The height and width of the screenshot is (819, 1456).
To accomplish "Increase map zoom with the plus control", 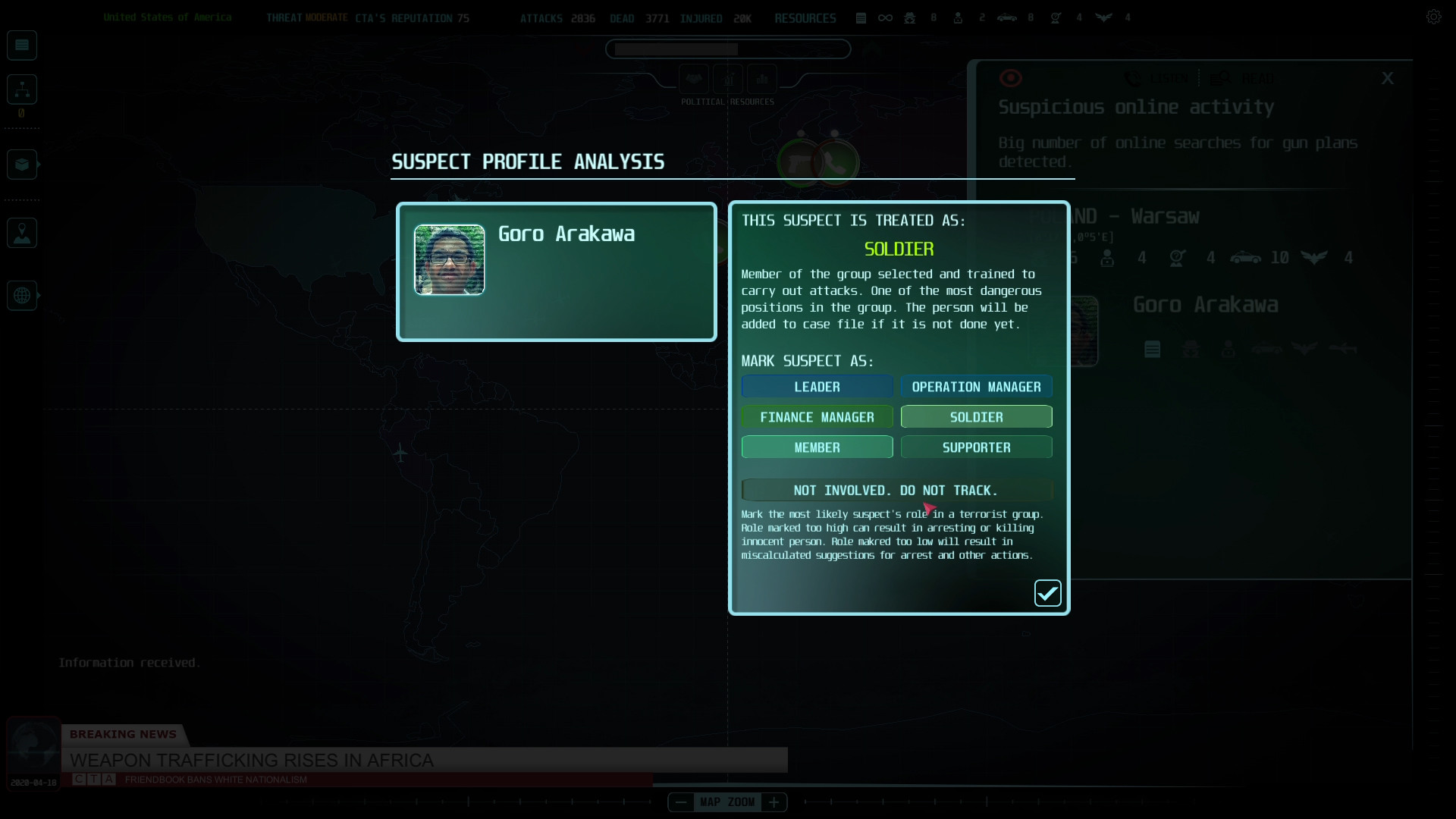I will click(x=774, y=802).
